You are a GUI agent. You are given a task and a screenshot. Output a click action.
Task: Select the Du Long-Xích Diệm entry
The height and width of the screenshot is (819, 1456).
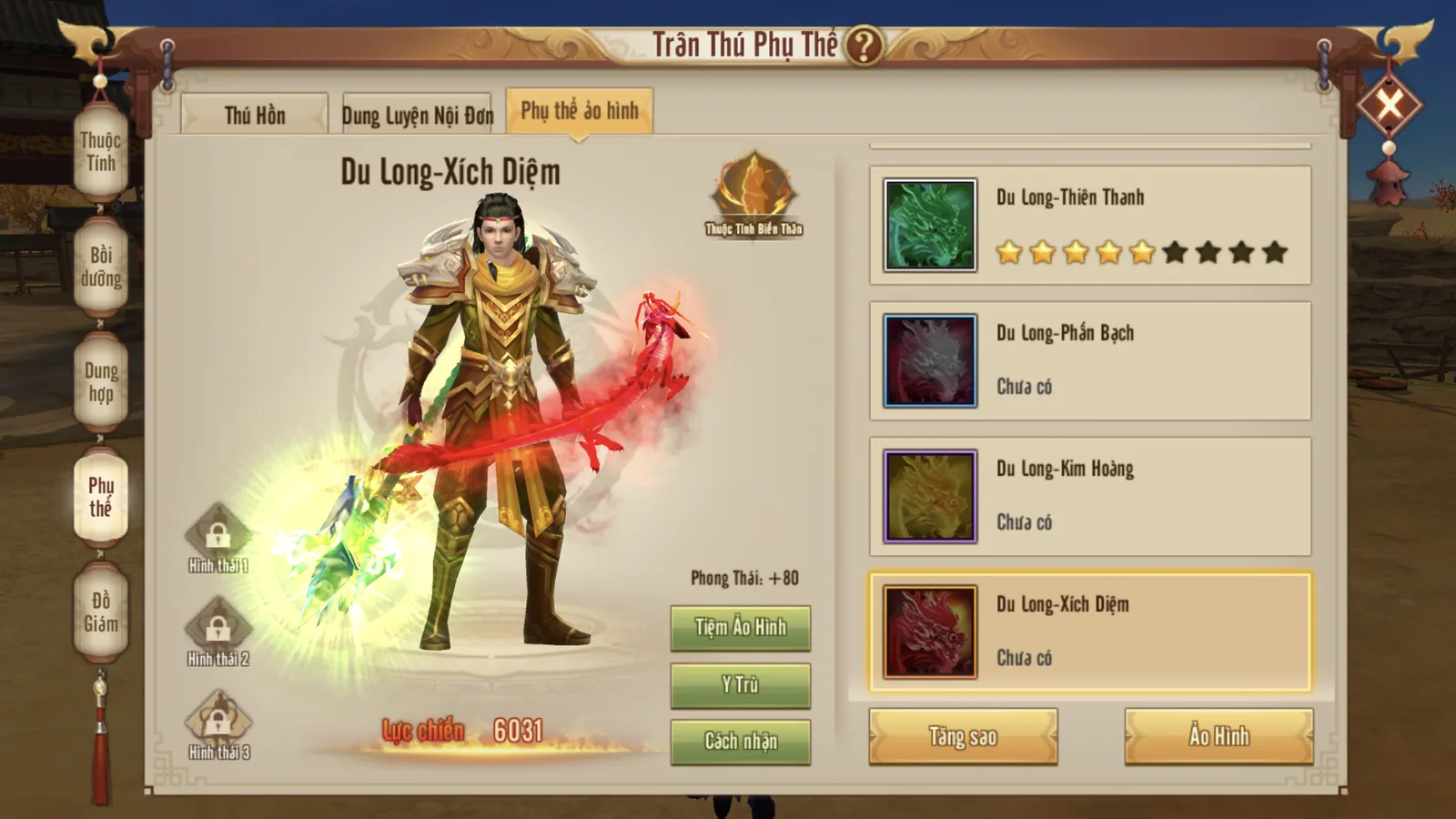coord(1089,632)
